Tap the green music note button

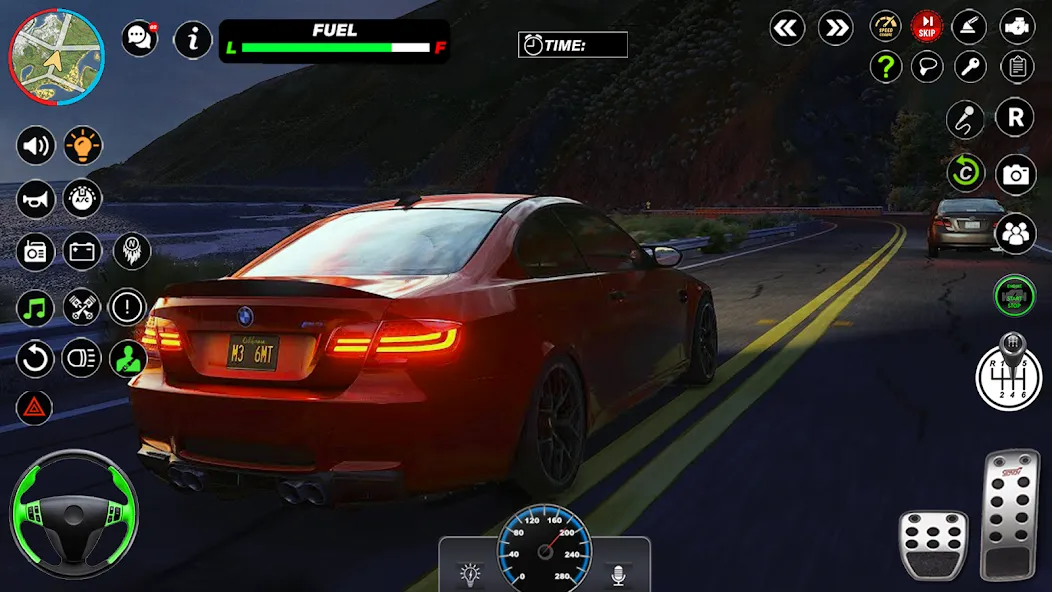[x=36, y=306]
